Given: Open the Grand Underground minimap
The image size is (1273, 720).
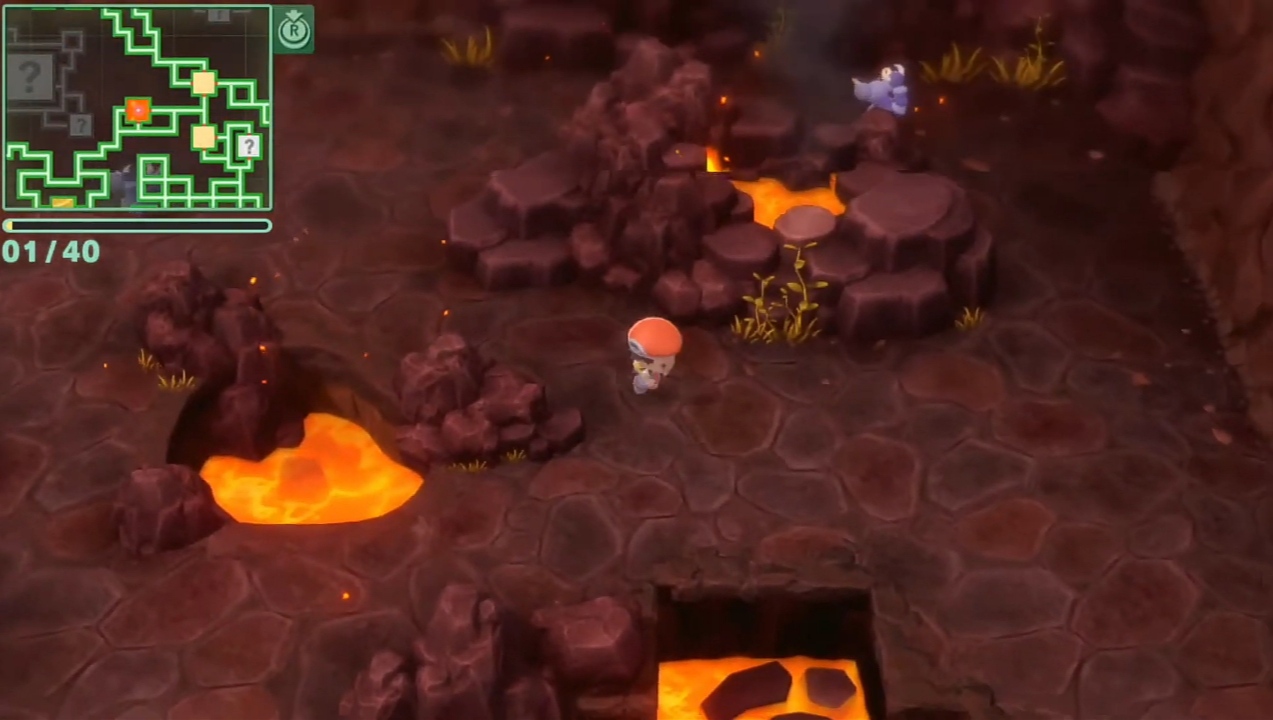Looking at the screenshot, I should pyautogui.click(x=137, y=107).
